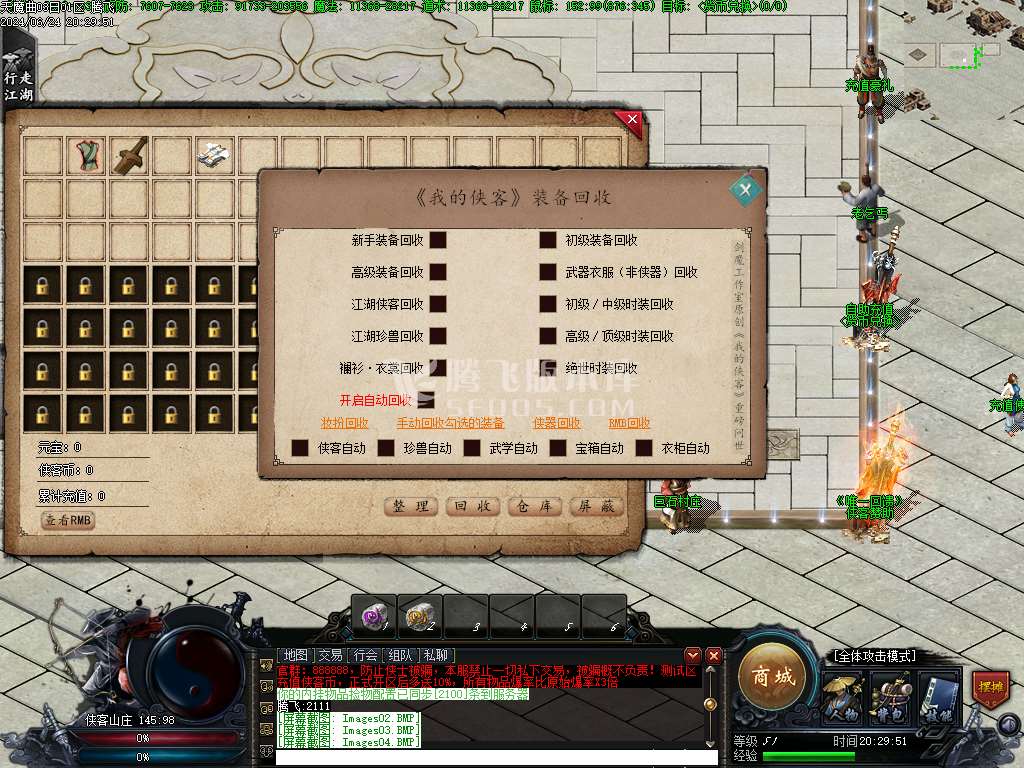The height and width of the screenshot is (768, 1024).
Task: Enable 初级装备回收 checkbox
Action: [x=548, y=240]
